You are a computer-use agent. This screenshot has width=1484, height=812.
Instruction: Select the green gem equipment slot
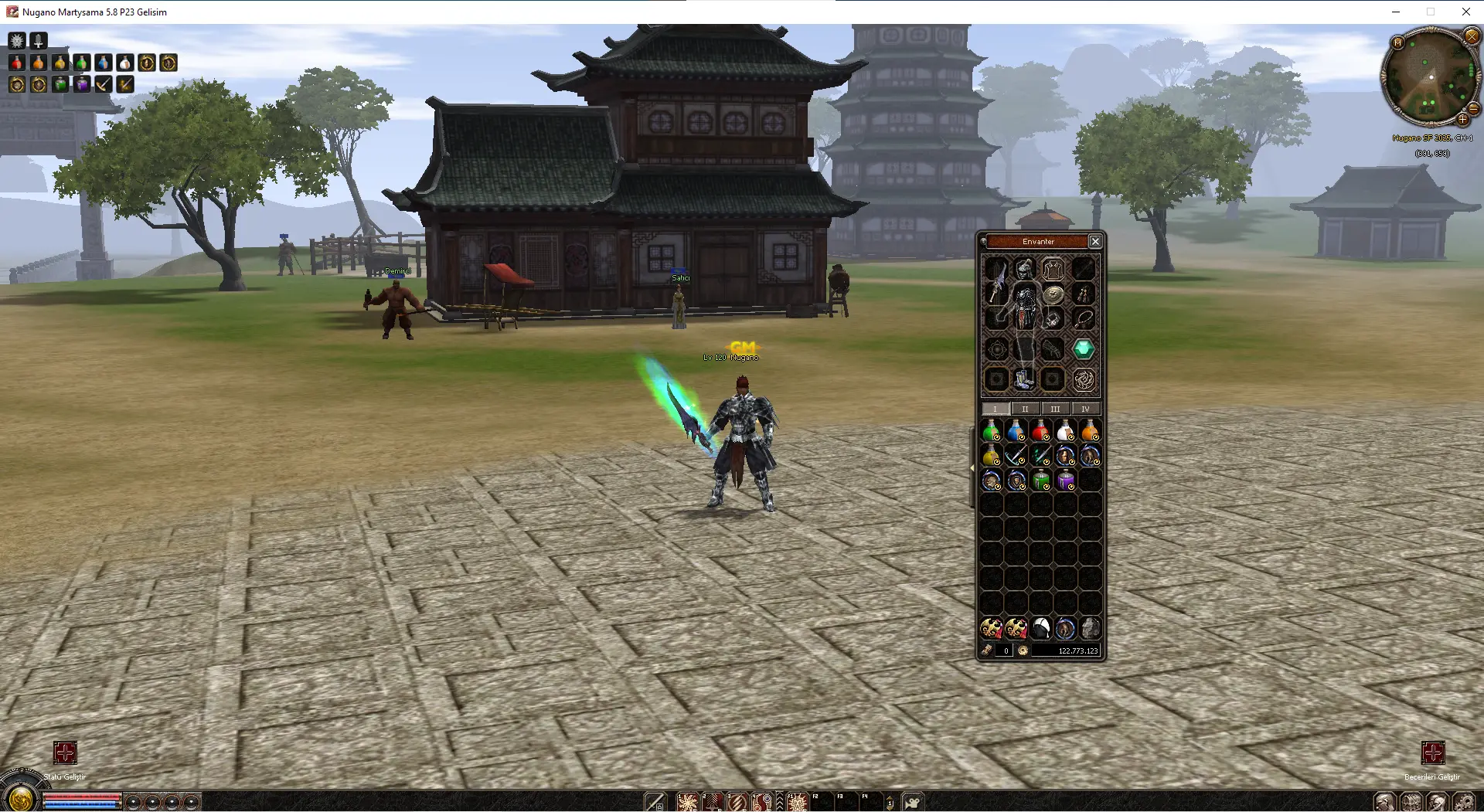(x=1084, y=349)
